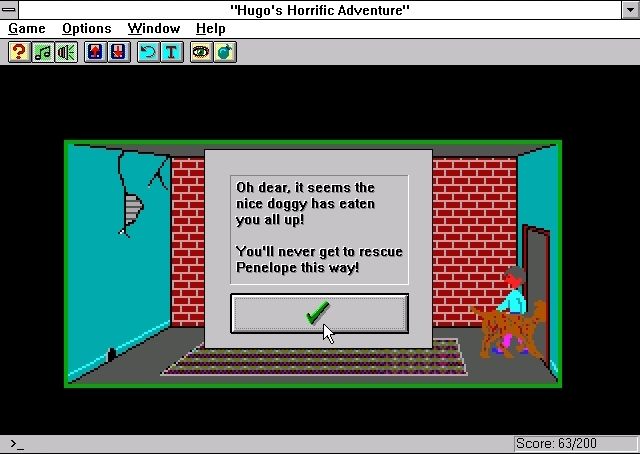This screenshot has width=640, height=454.
Task: Open the Game menu
Action: pos(27,29)
